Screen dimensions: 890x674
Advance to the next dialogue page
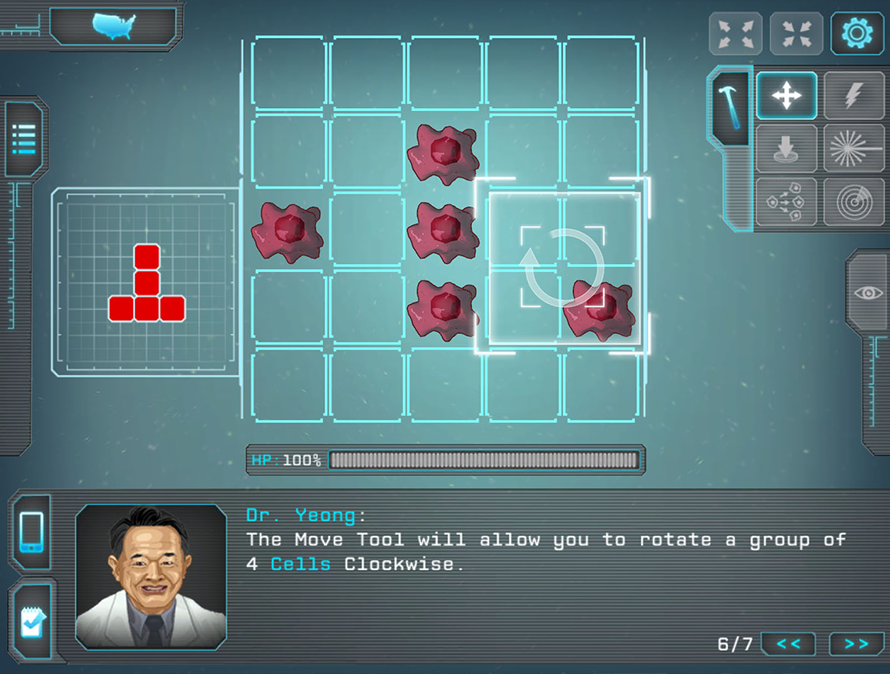coord(856,644)
